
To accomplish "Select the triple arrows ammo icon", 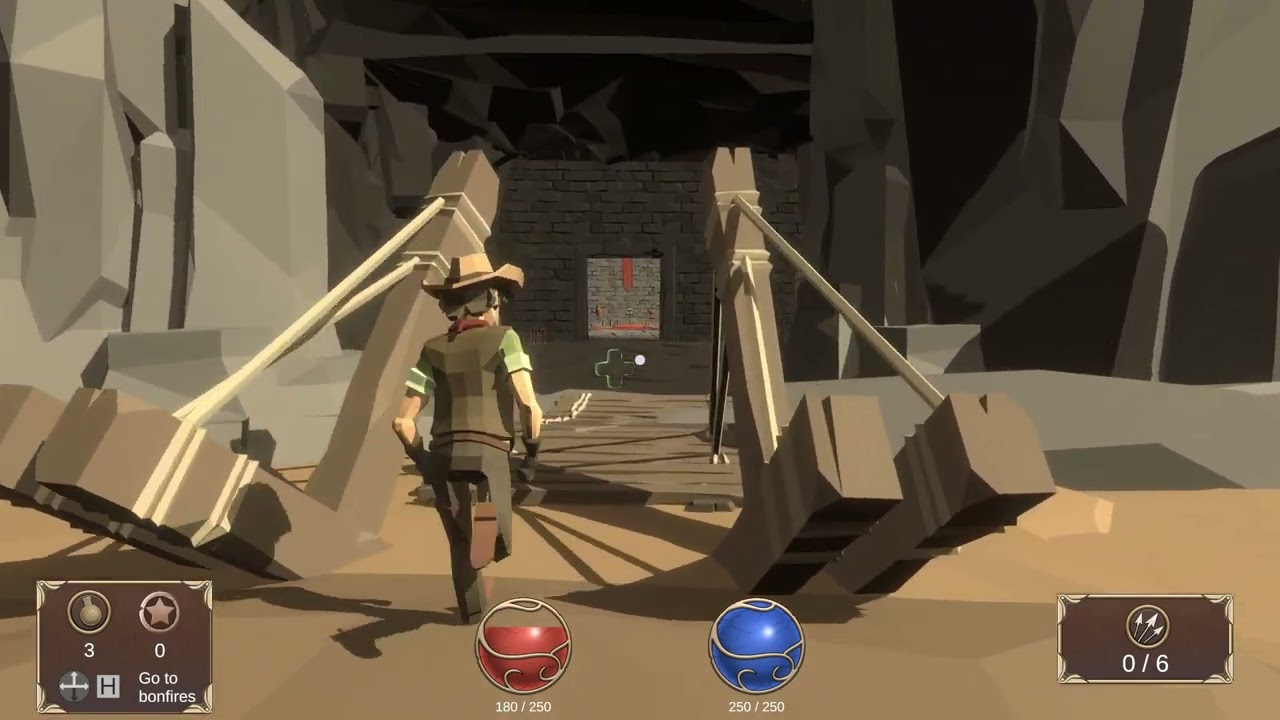I will [x=1146, y=627].
